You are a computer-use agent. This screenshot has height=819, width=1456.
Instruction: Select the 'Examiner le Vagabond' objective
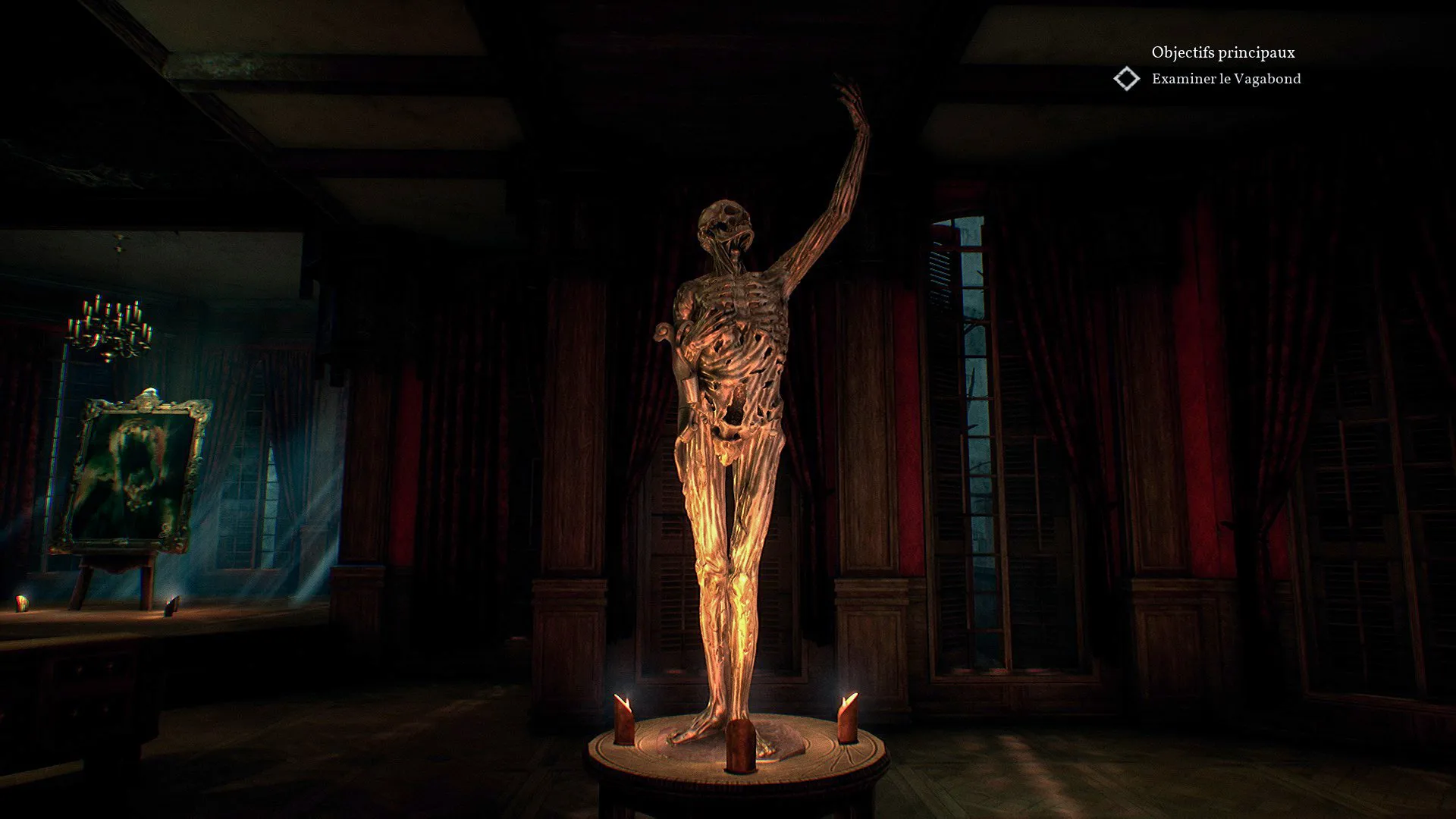1225,79
